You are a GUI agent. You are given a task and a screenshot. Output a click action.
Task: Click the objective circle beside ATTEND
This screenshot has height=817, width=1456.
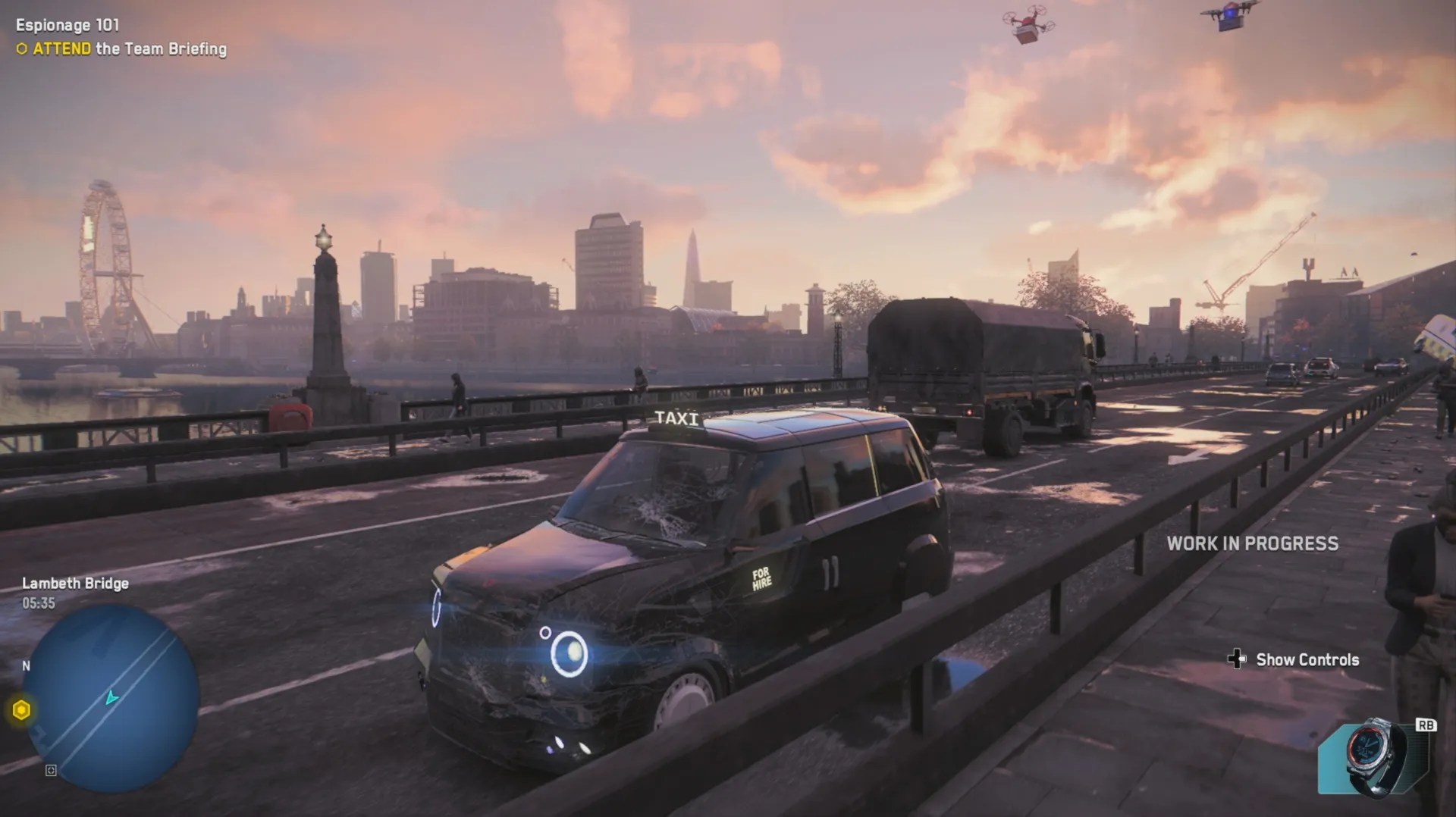(20, 49)
